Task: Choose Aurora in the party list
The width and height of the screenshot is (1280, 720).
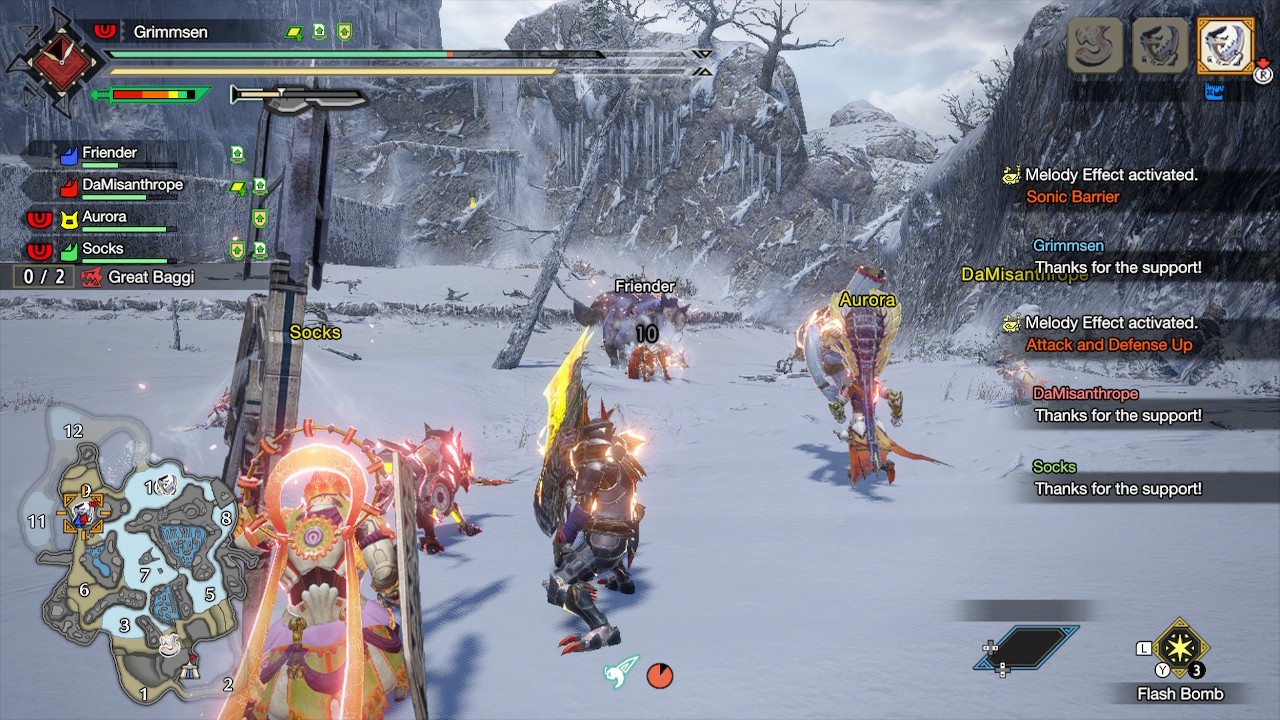Action: click(104, 218)
